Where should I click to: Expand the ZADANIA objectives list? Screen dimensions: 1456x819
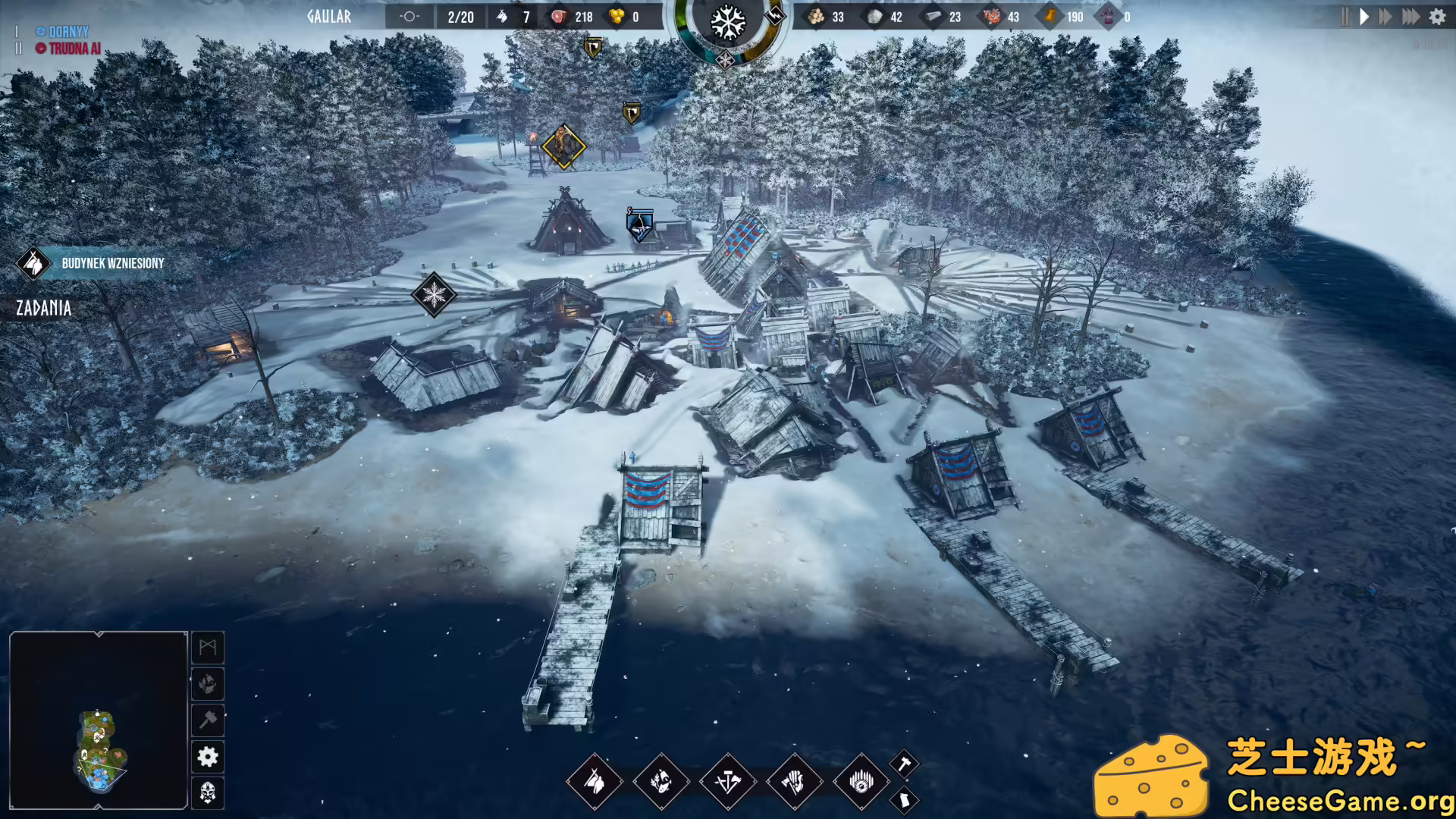pyautogui.click(x=42, y=309)
